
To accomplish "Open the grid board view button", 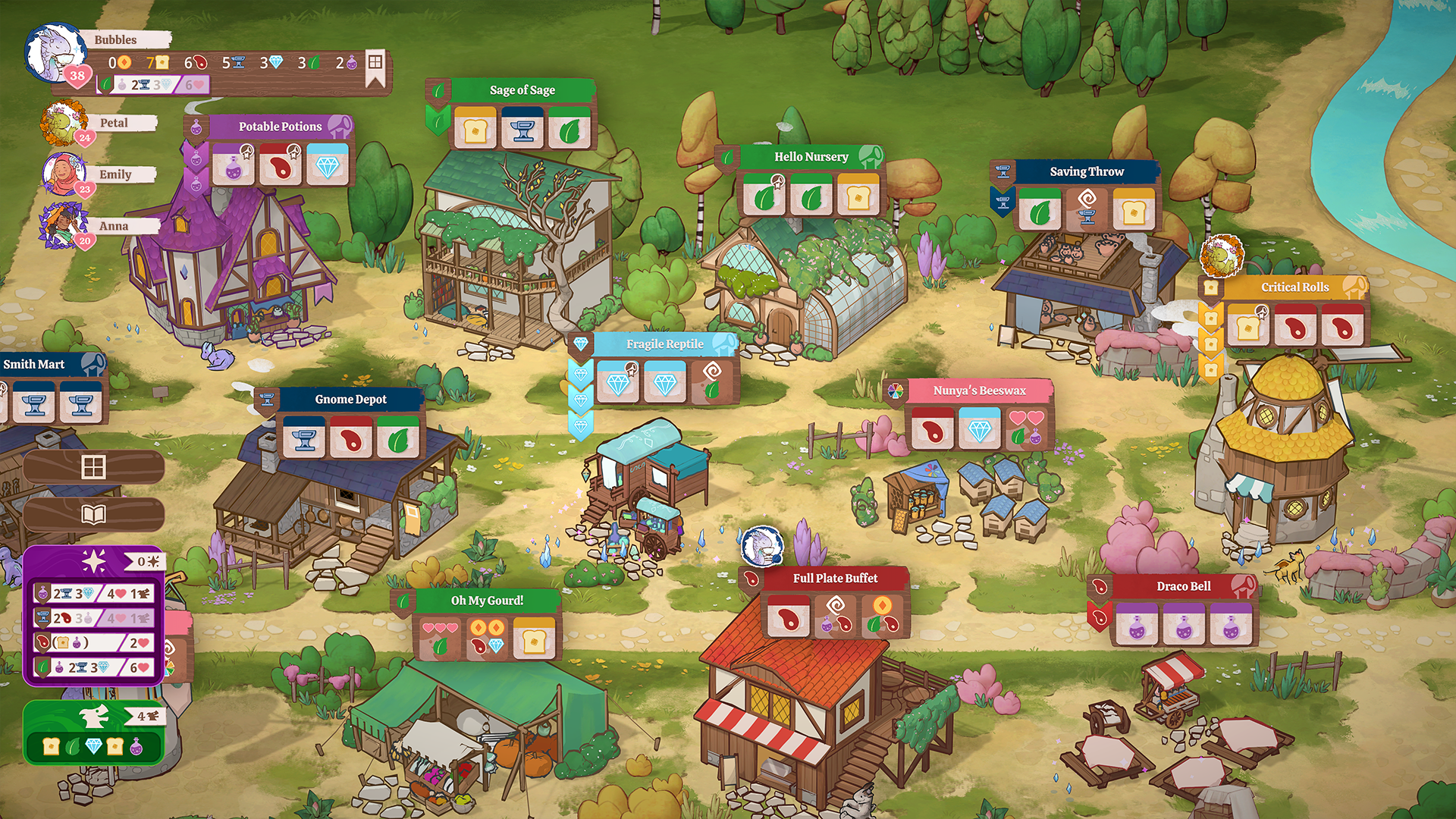I will (x=93, y=467).
